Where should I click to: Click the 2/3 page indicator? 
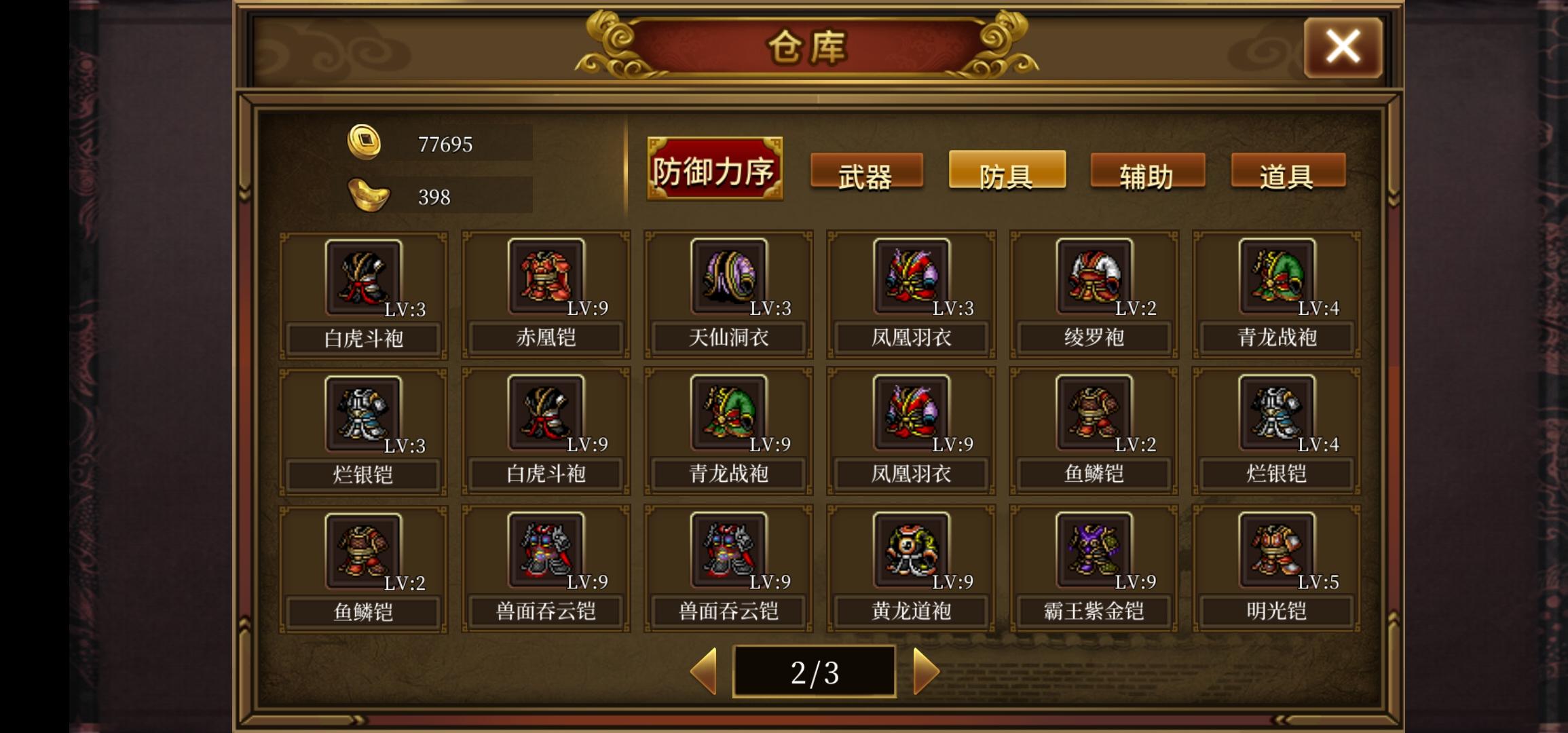pos(815,671)
